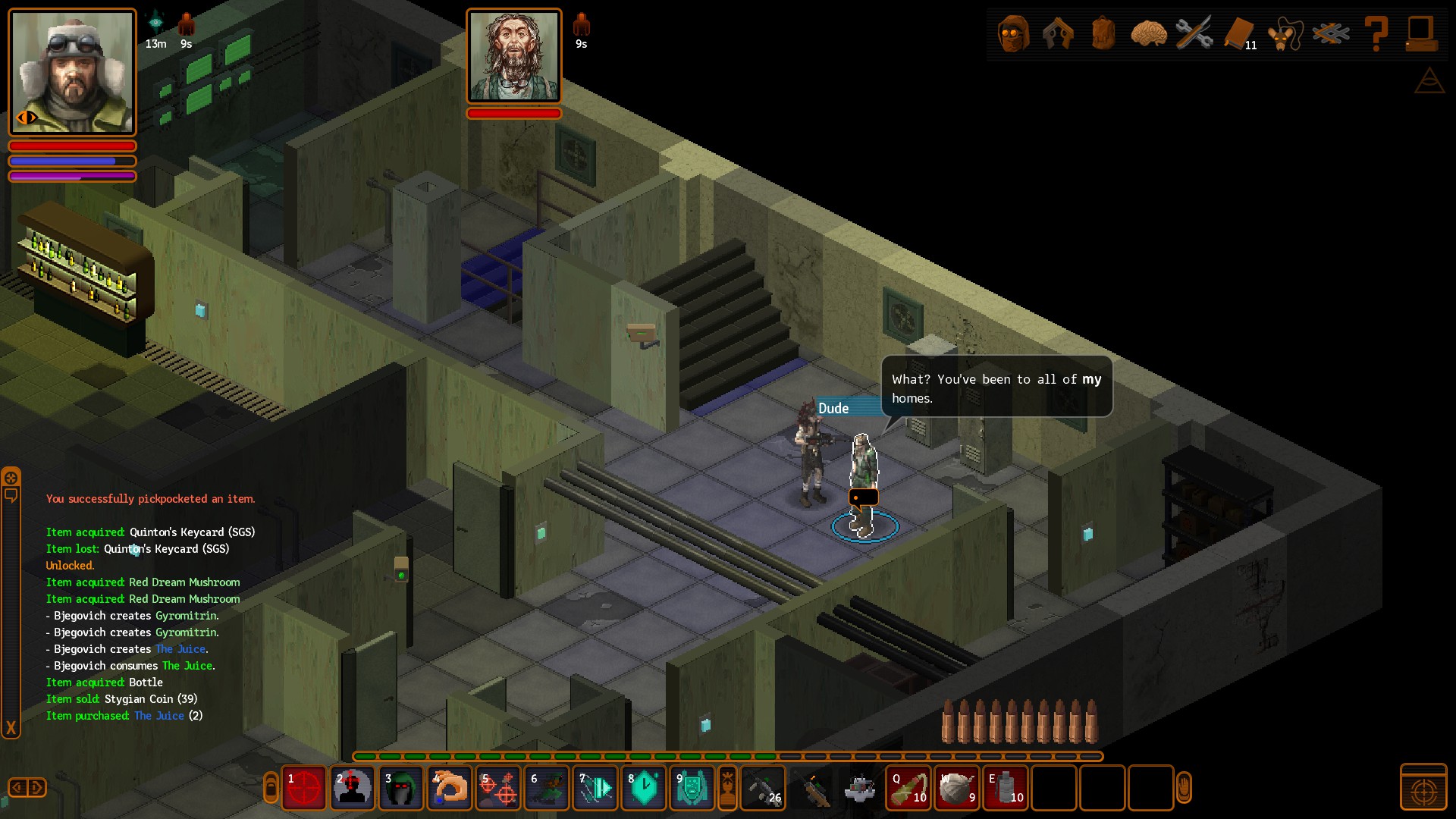Open crafting with the wrench and knife icon
Image resolution: width=1456 pixels, height=819 pixels.
[x=1194, y=34]
